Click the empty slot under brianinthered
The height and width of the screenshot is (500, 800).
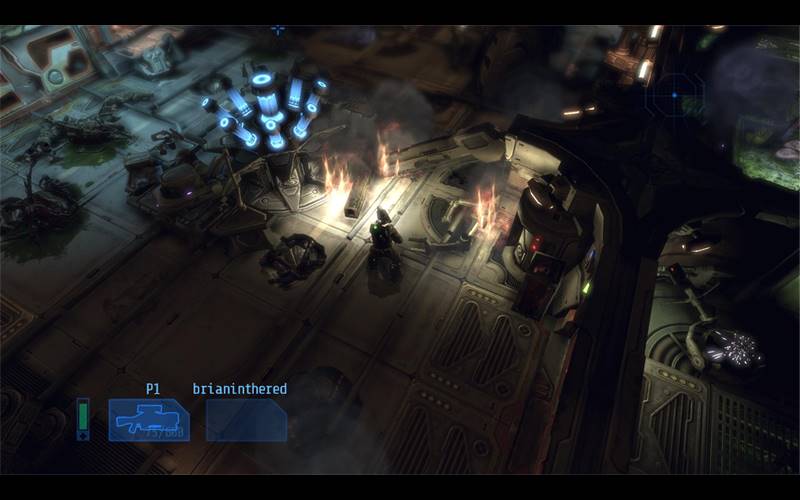point(246,420)
